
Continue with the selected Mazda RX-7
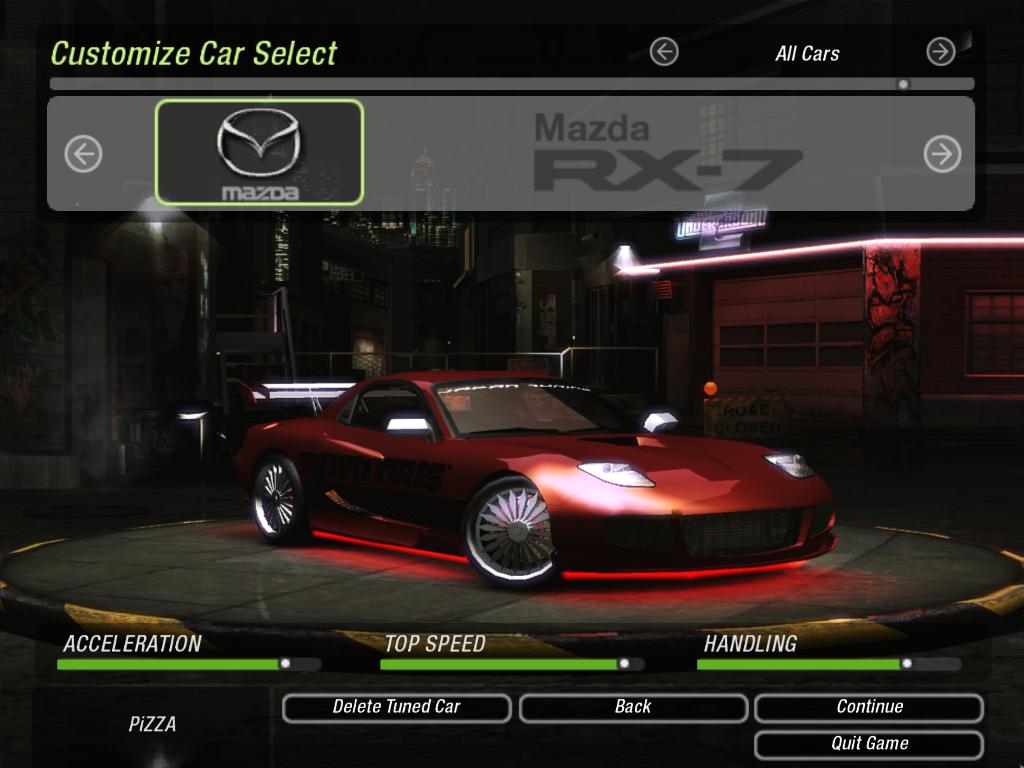[x=868, y=707]
